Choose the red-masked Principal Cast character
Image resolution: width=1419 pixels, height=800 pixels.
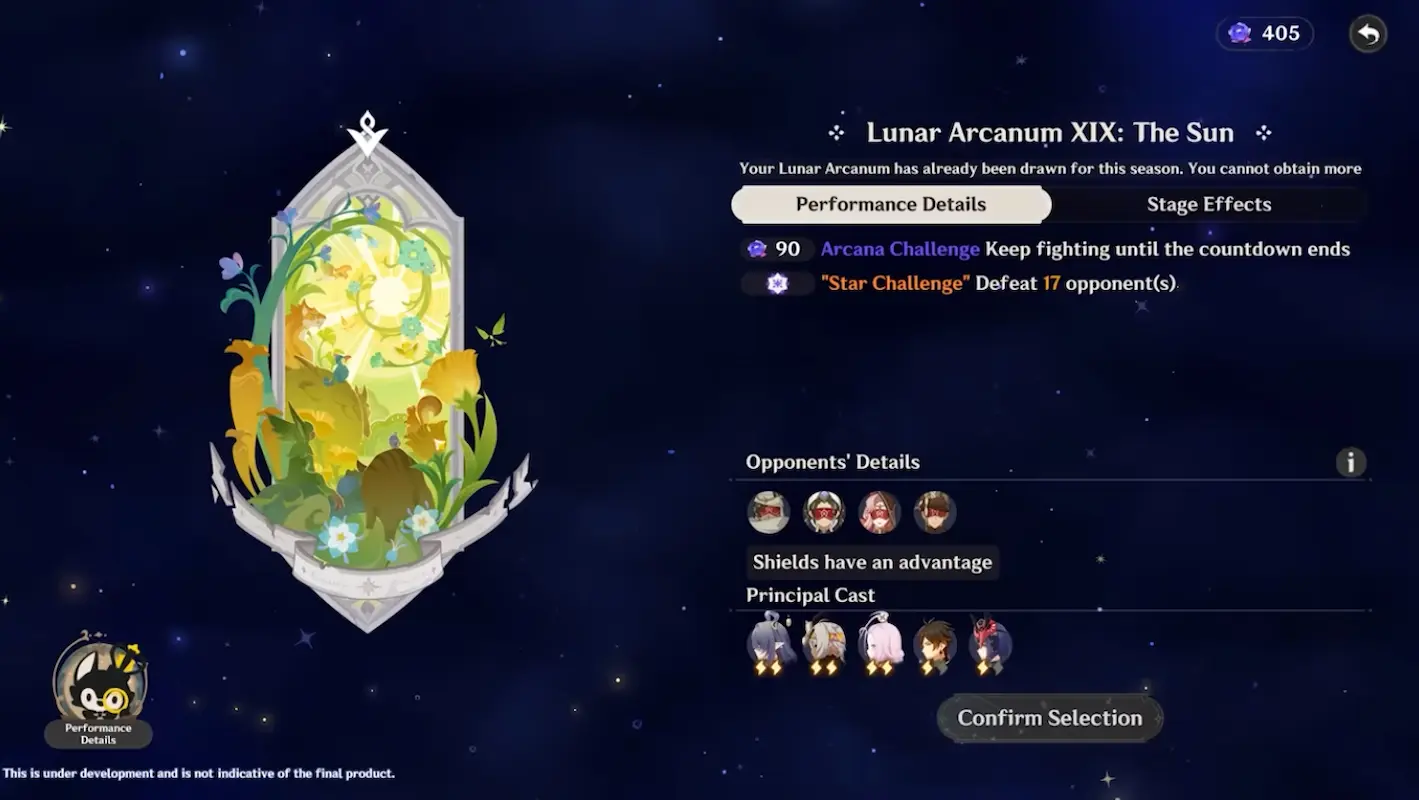click(x=990, y=644)
